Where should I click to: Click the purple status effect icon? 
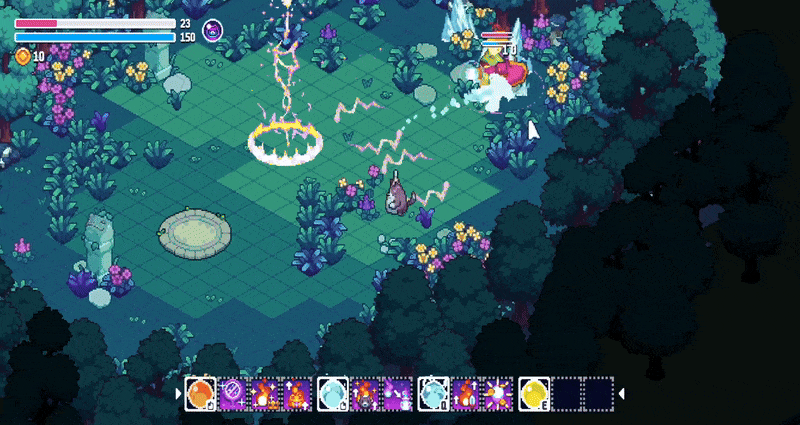tap(213, 30)
